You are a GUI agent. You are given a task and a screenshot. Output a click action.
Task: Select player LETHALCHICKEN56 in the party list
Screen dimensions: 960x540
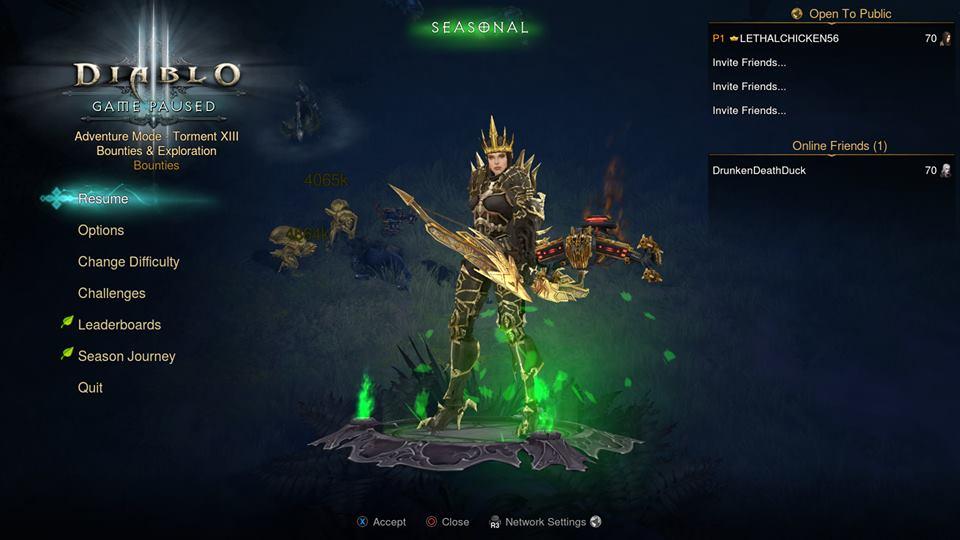coord(789,38)
